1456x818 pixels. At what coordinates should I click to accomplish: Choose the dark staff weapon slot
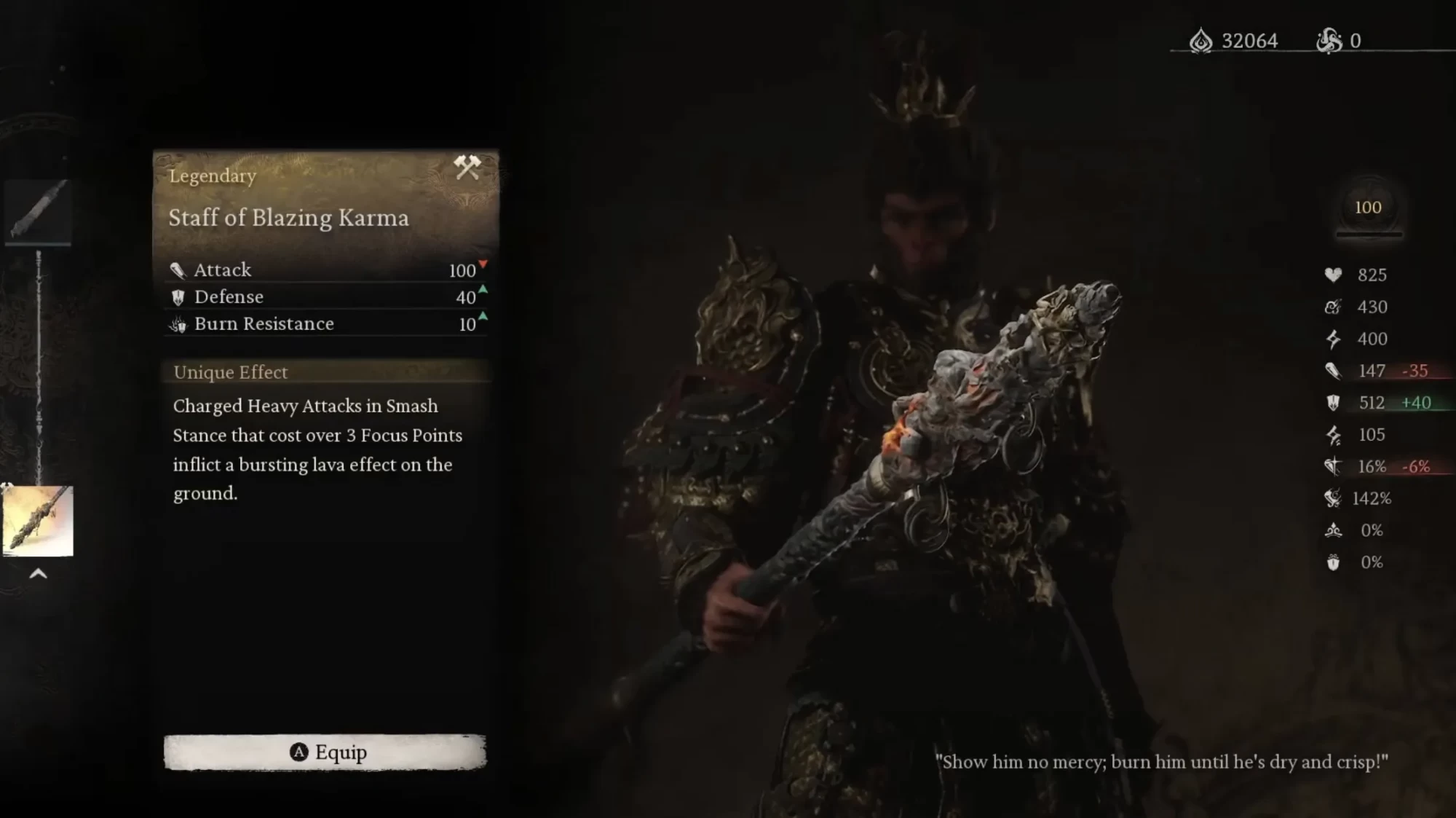tap(38, 210)
